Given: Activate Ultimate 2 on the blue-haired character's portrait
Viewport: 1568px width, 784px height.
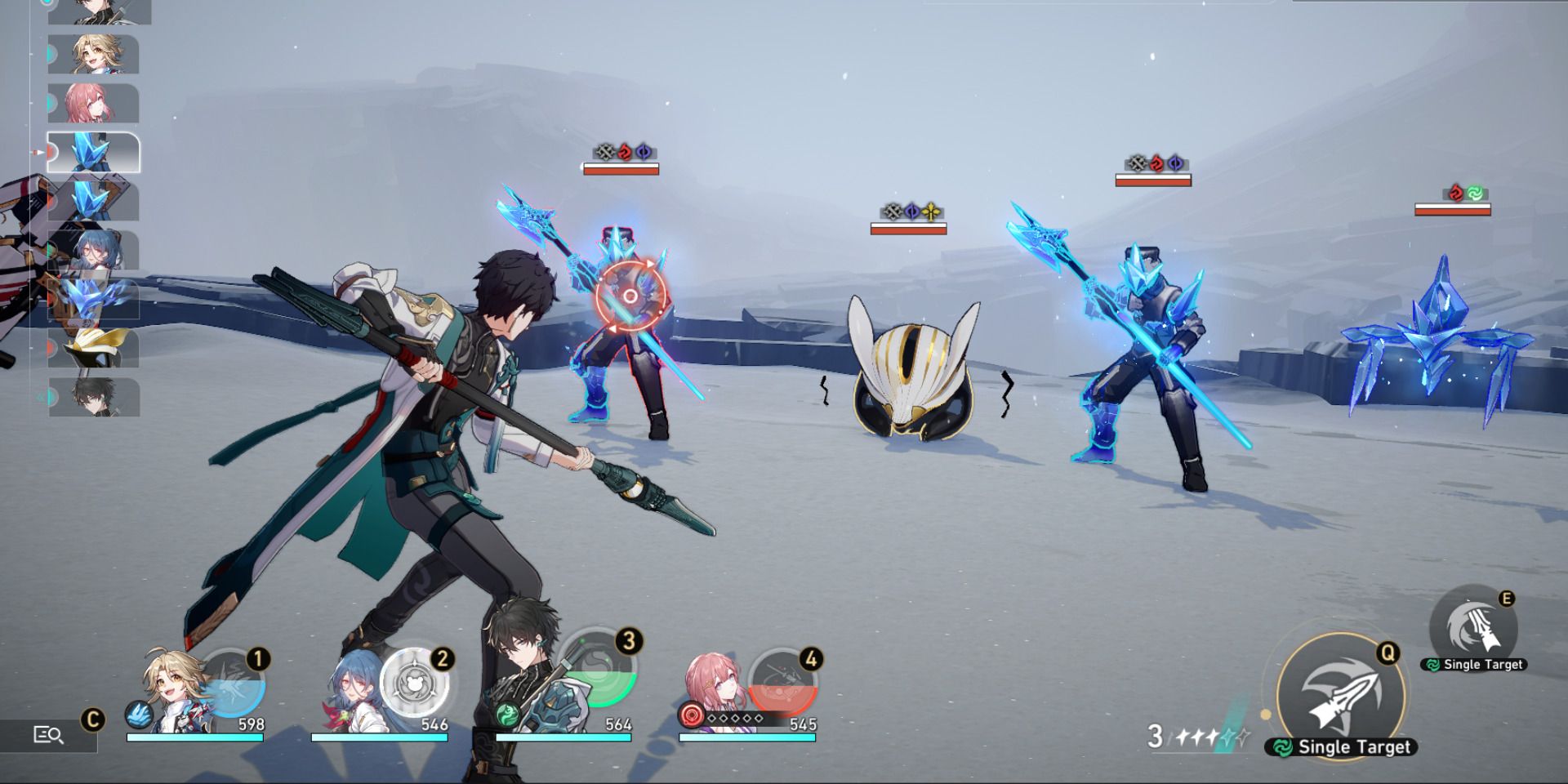Looking at the screenshot, I should [x=416, y=686].
